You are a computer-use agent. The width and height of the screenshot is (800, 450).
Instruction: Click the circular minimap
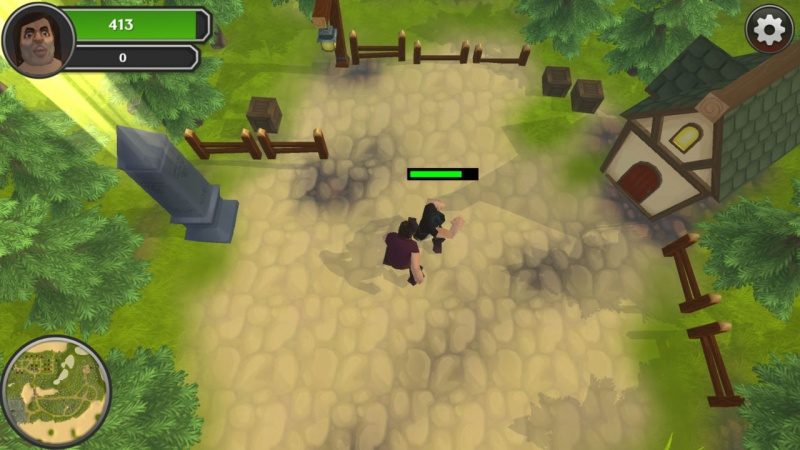pyautogui.click(x=55, y=391)
